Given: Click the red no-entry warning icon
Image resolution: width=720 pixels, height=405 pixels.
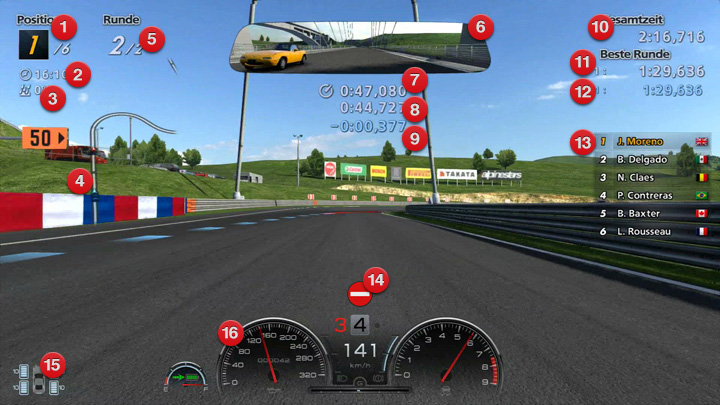Looking at the screenshot, I should pos(359,295).
